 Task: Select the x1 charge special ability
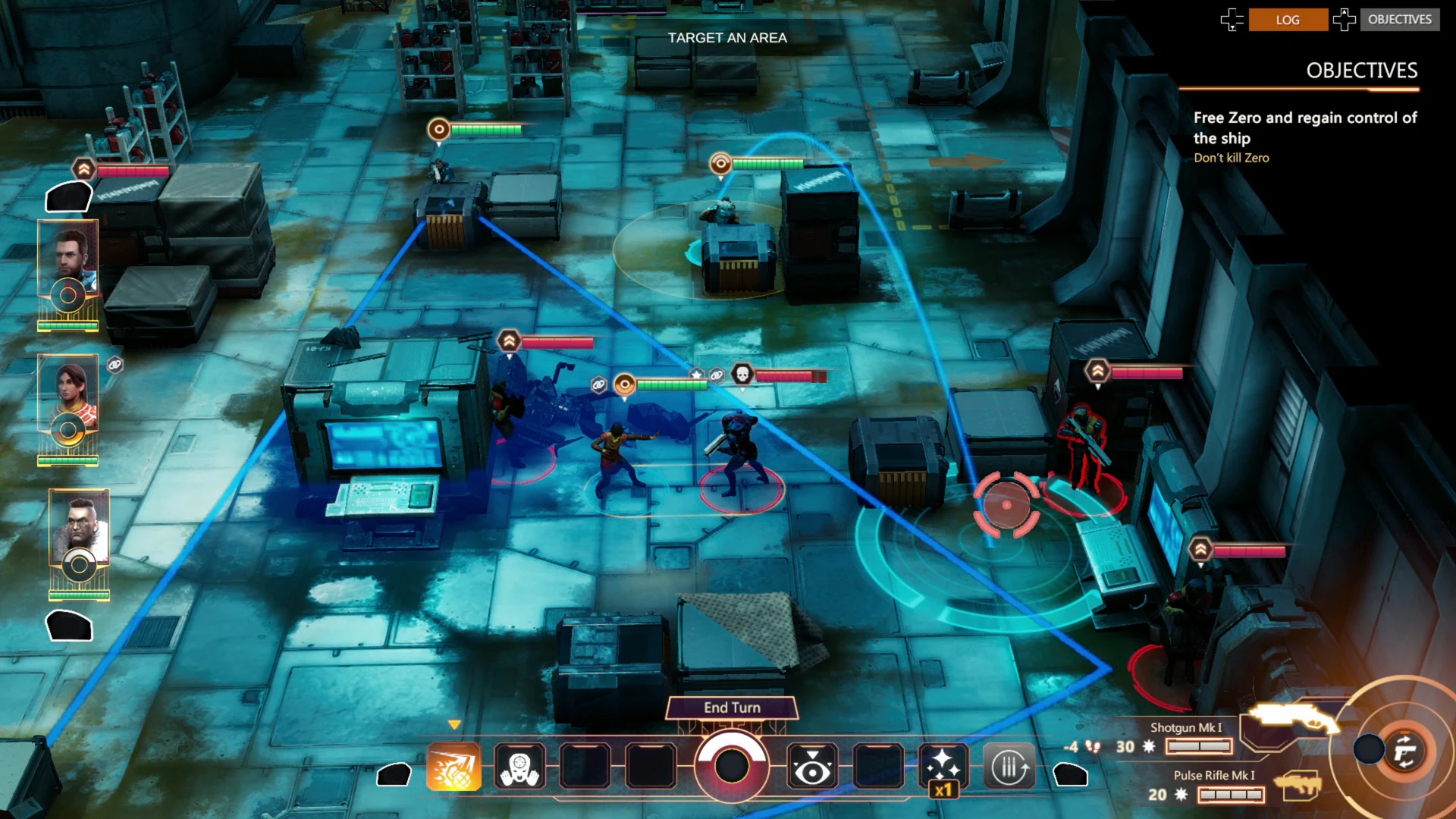tap(944, 766)
